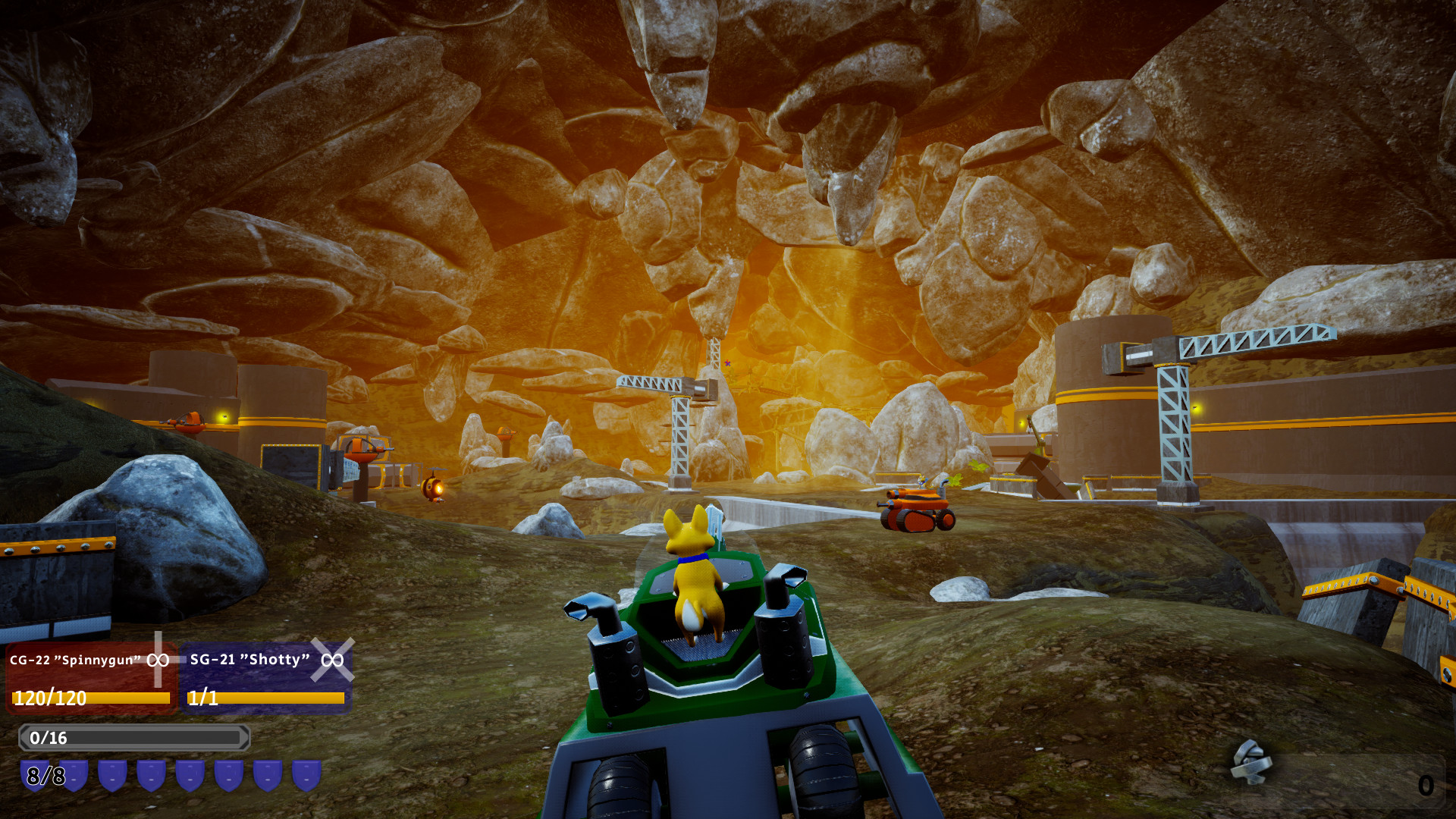
Task: Select the CG-22 "Spinnygun" weapon slot
Action: click(91, 677)
